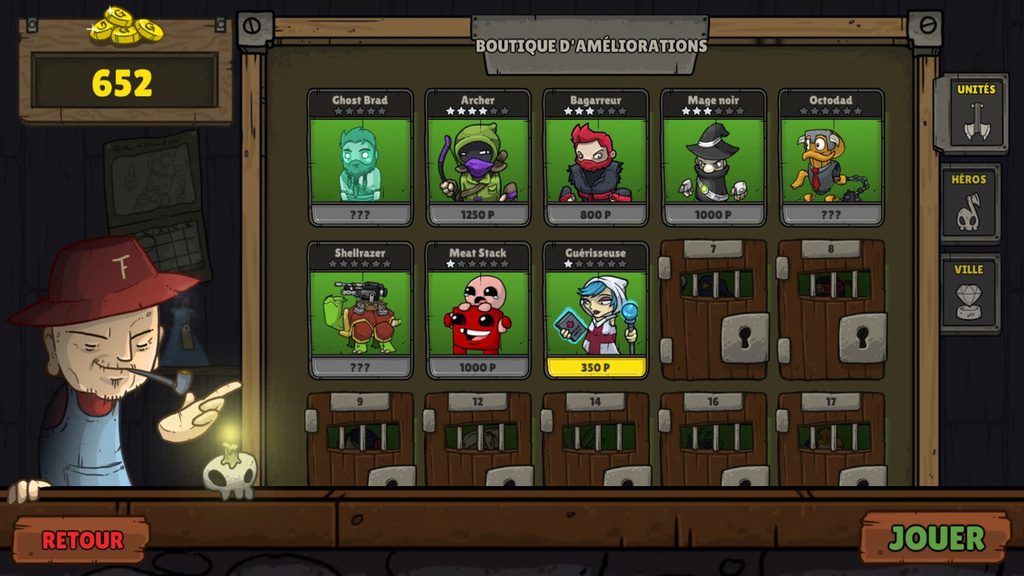The image size is (1024, 576).
Task: Buy the Guérisseuse upgrade for 350 P
Action: click(x=596, y=366)
